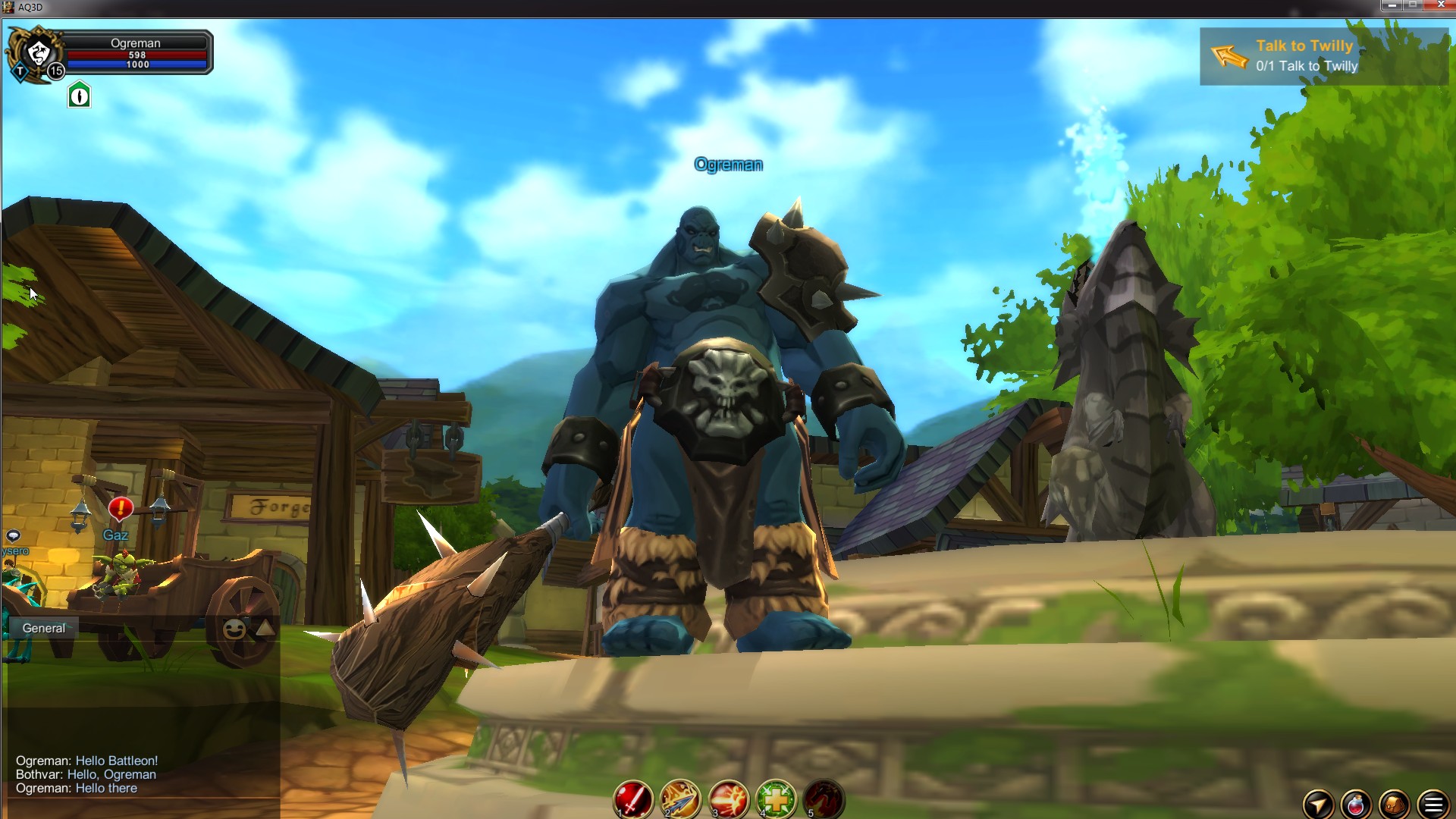Open the three-line main menu

[x=1432, y=804]
